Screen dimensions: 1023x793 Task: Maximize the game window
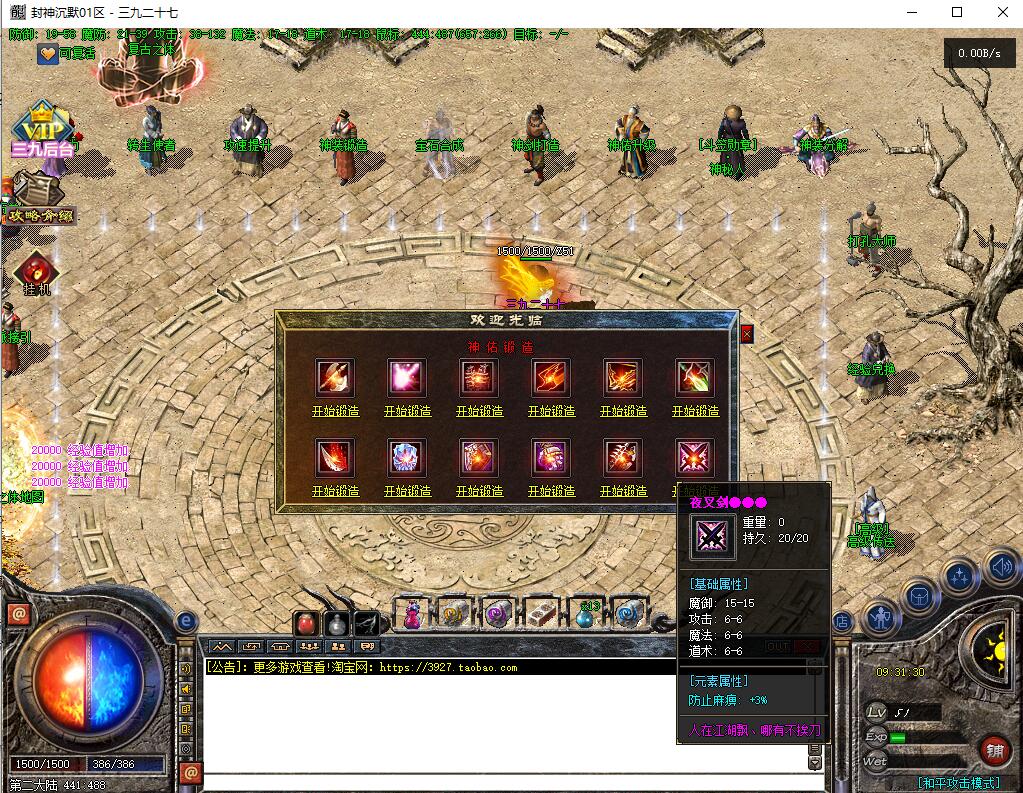coord(957,12)
